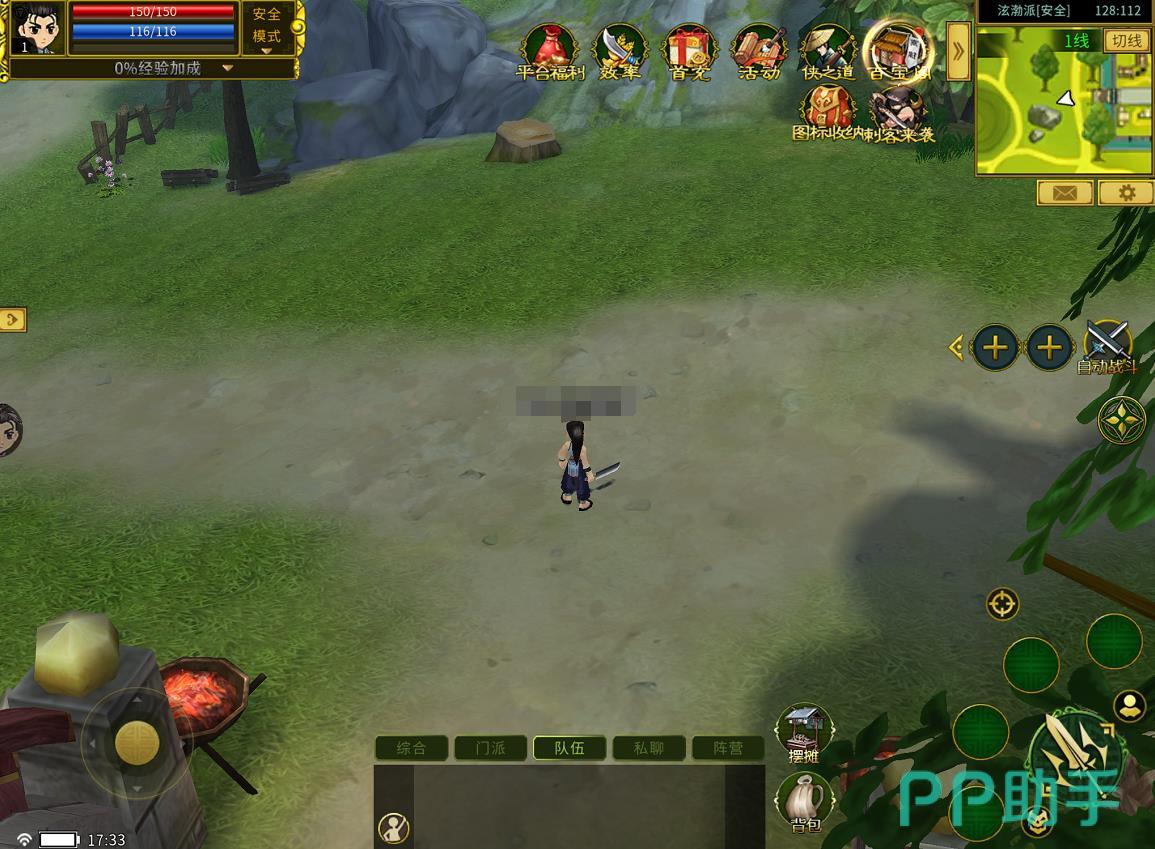Open the 图标收纳 icon storage bag
Screen dimensions: 1155x849
827,111
